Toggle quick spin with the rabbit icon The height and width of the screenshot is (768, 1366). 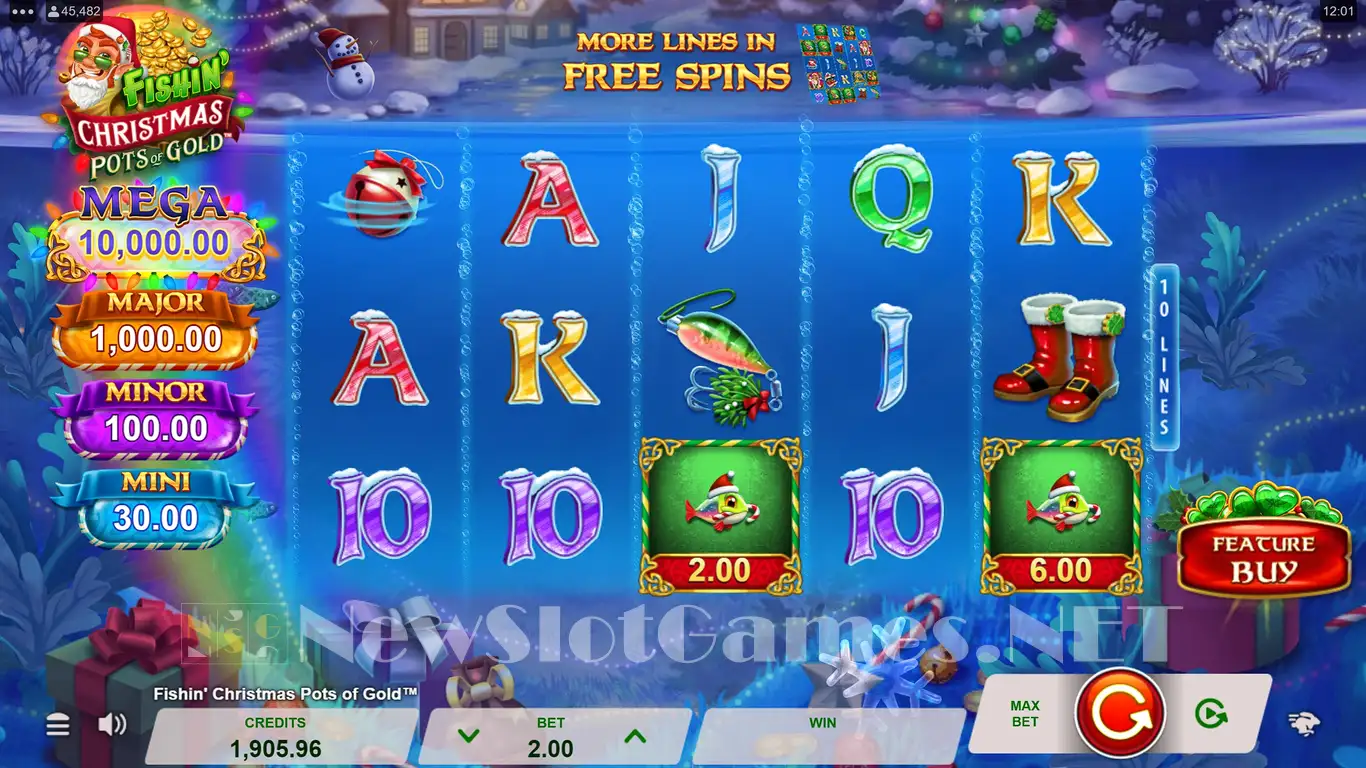click(x=1302, y=725)
